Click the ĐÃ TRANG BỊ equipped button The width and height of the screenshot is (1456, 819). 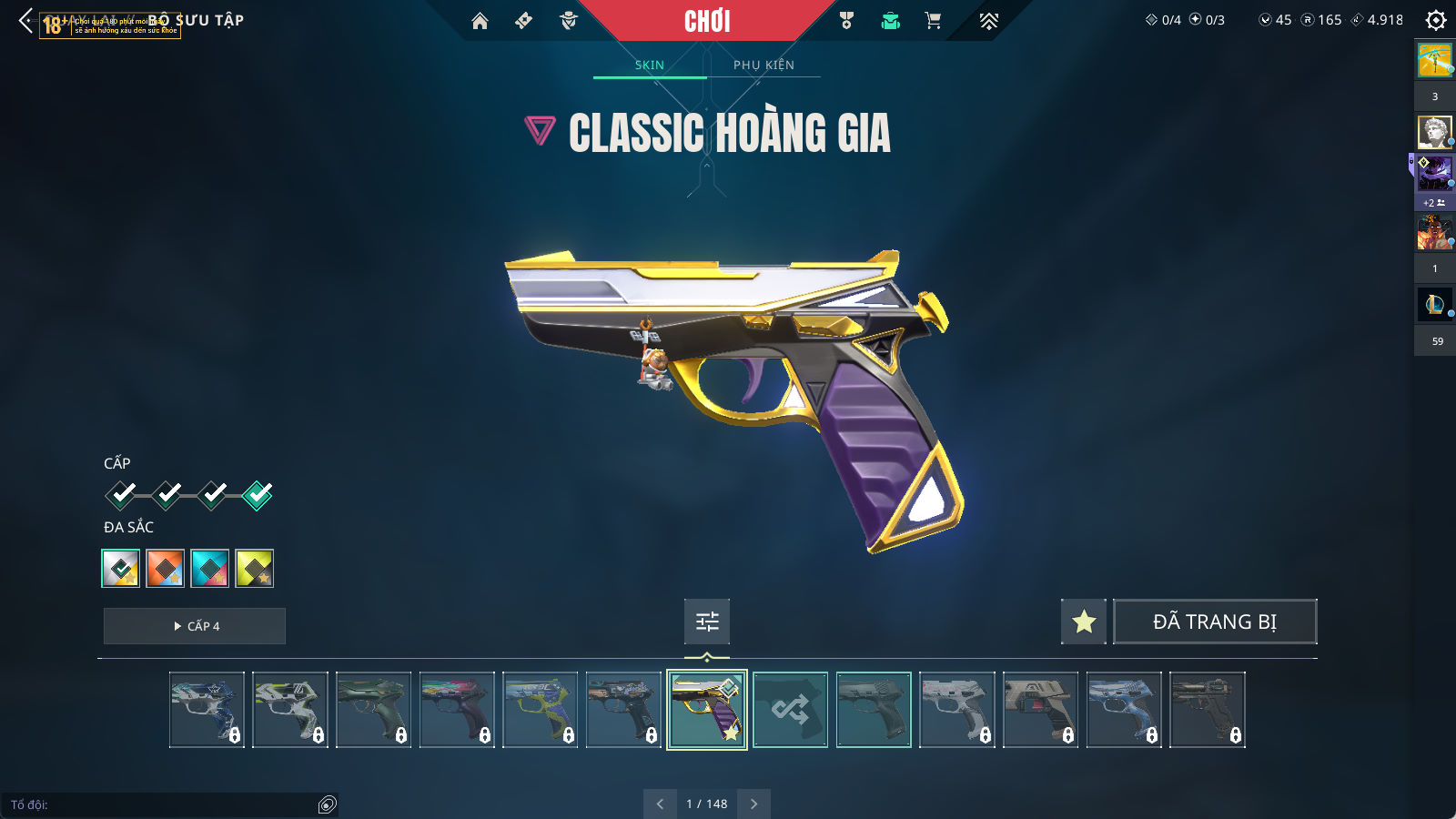coord(1215,622)
